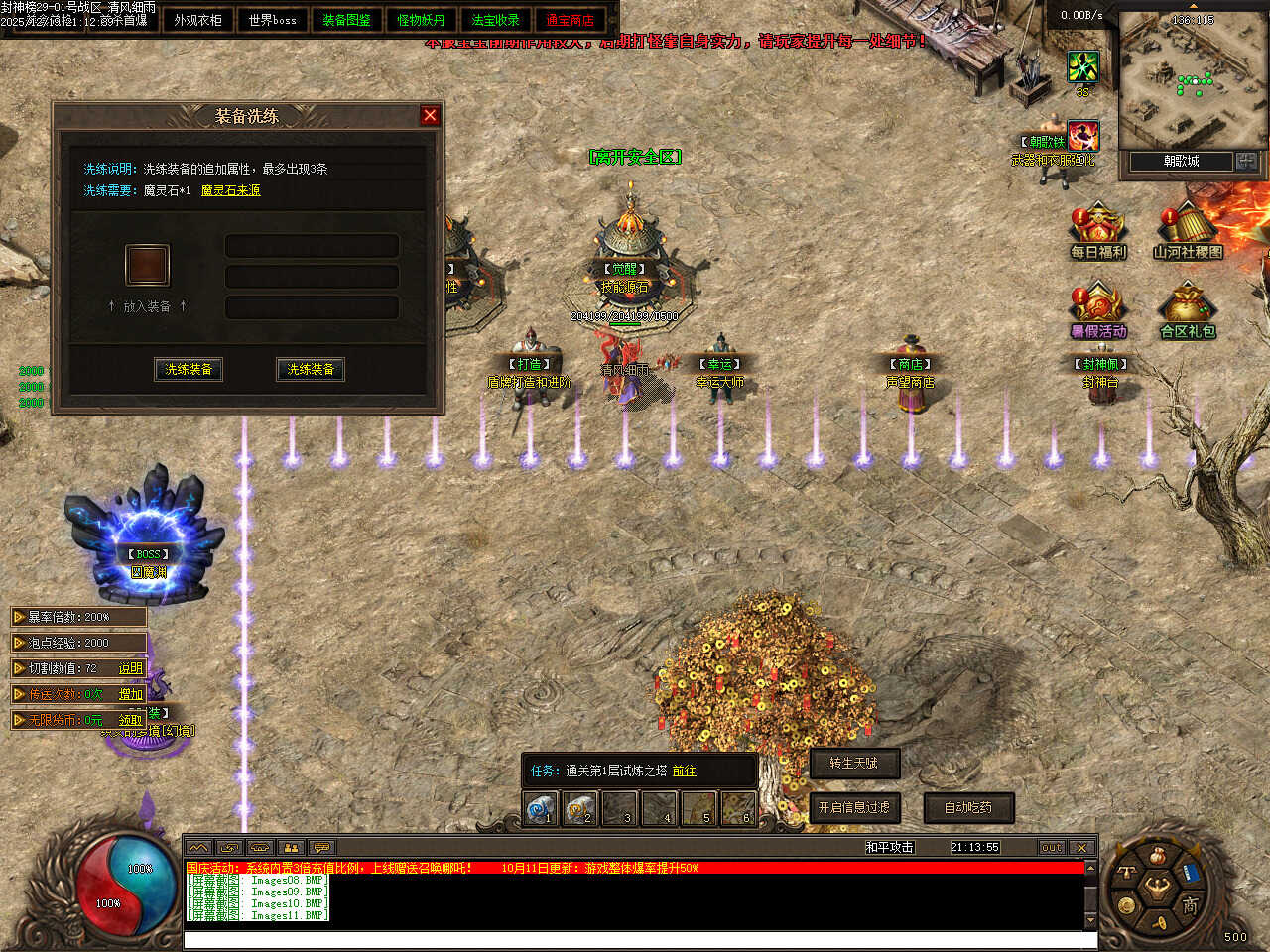The width and height of the screenshot is (1270, 952).
Task: Open the 世界boss menu
Action: click(272, 20)
